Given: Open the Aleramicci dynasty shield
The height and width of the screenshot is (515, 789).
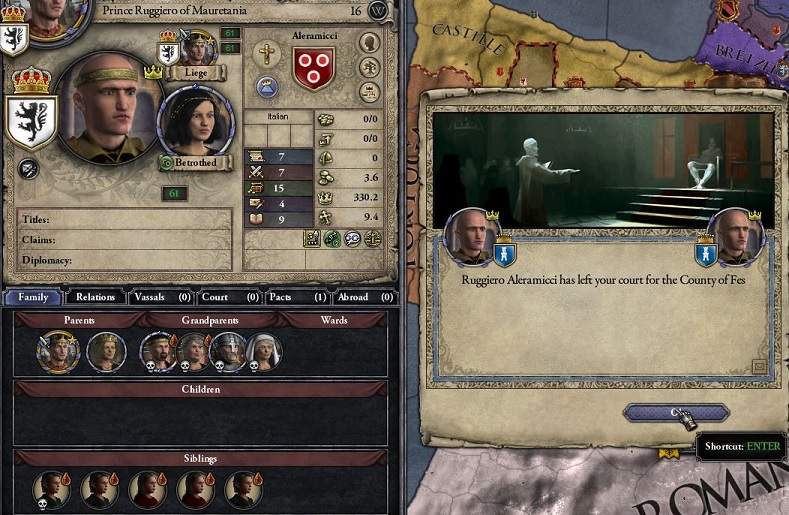Looking at the screenshot, I should [312, 68].
